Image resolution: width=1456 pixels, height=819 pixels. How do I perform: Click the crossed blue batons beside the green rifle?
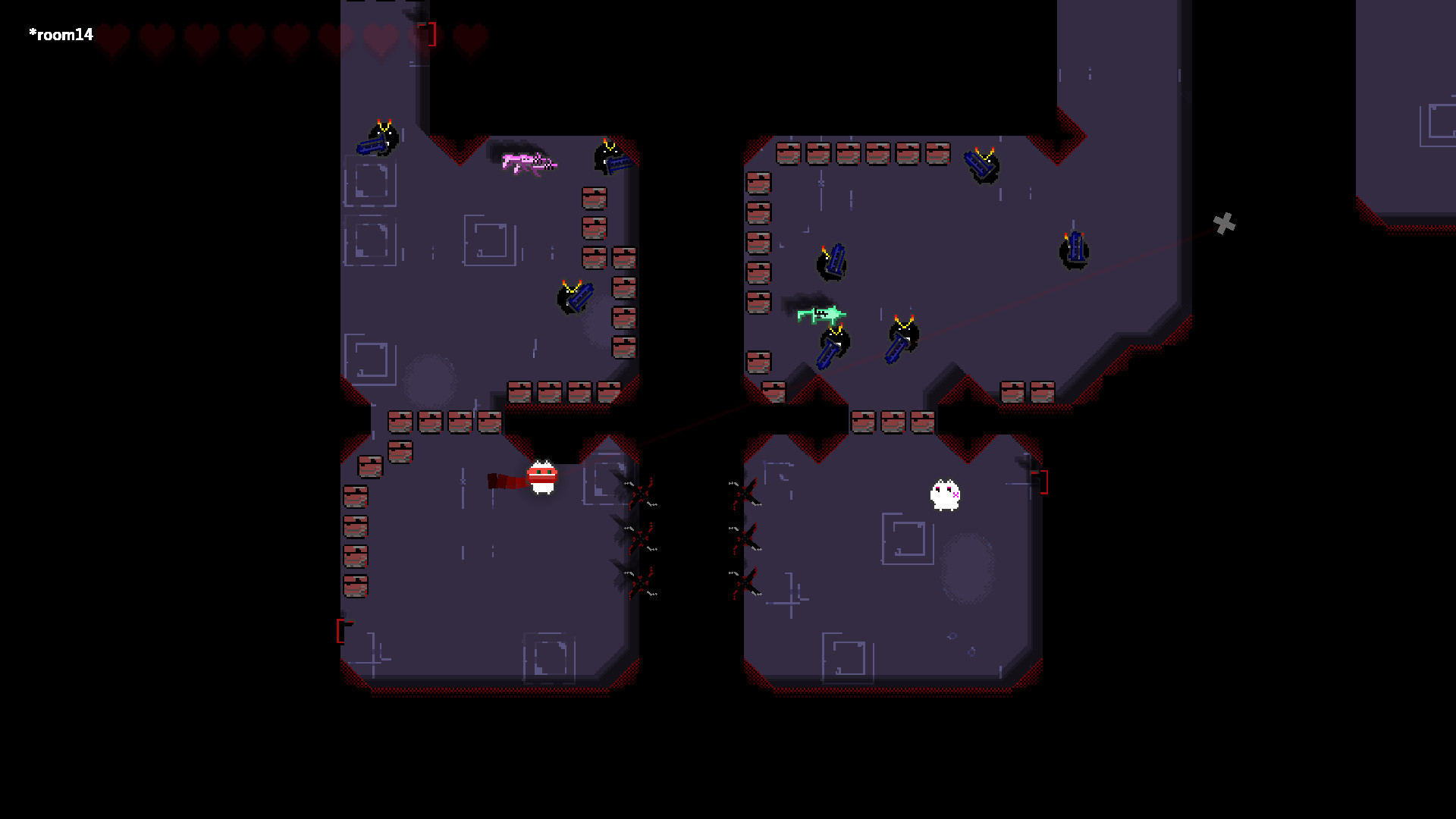pyautogui.click(x=899, y=347)
